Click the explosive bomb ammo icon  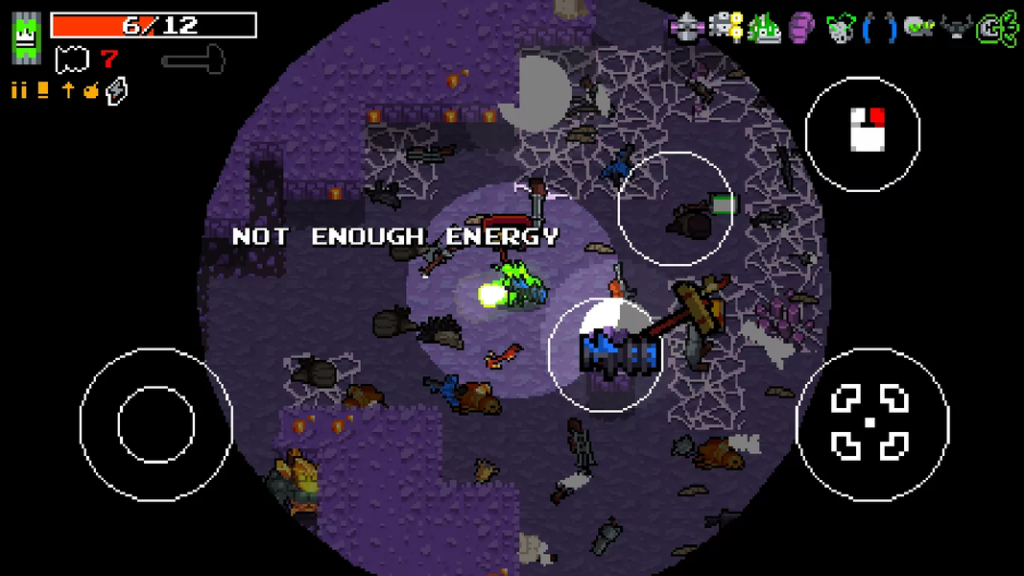(x=91, y=90)
